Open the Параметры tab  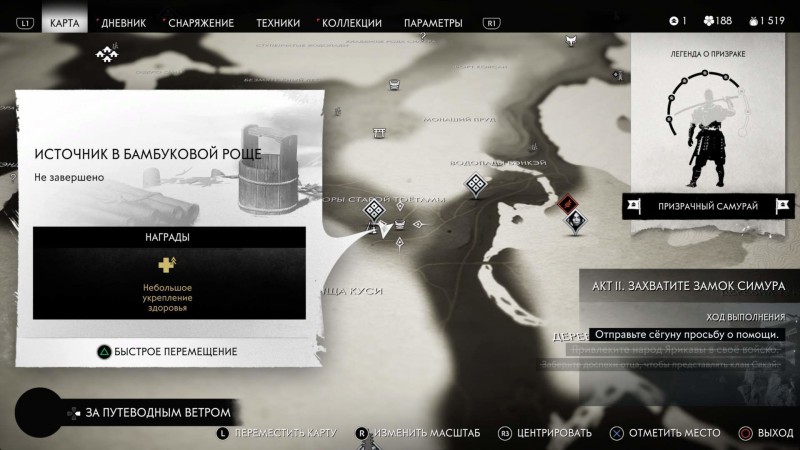tap(433, 22)
